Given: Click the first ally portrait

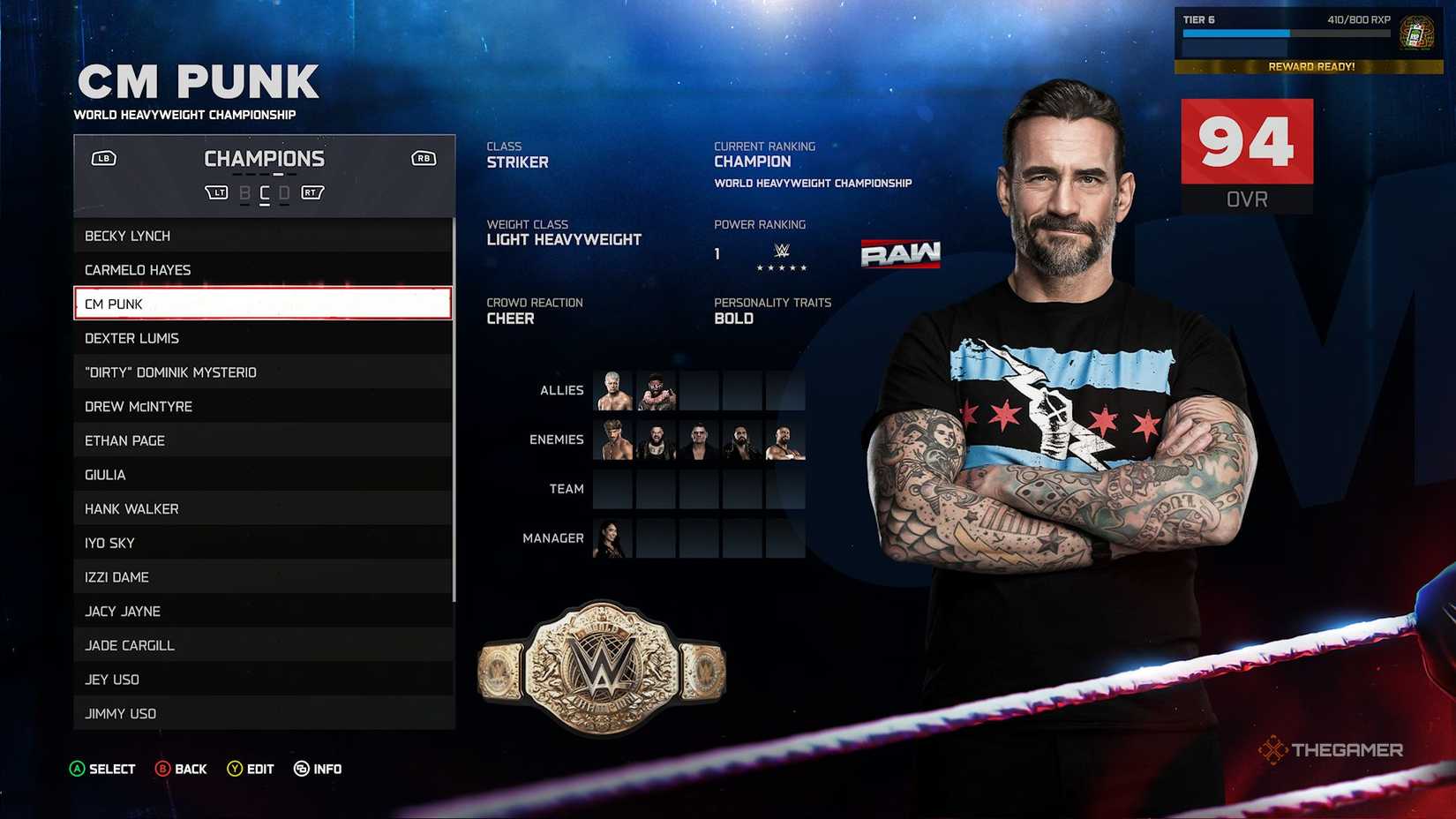Looking at the screenshot, I should 612,390.
